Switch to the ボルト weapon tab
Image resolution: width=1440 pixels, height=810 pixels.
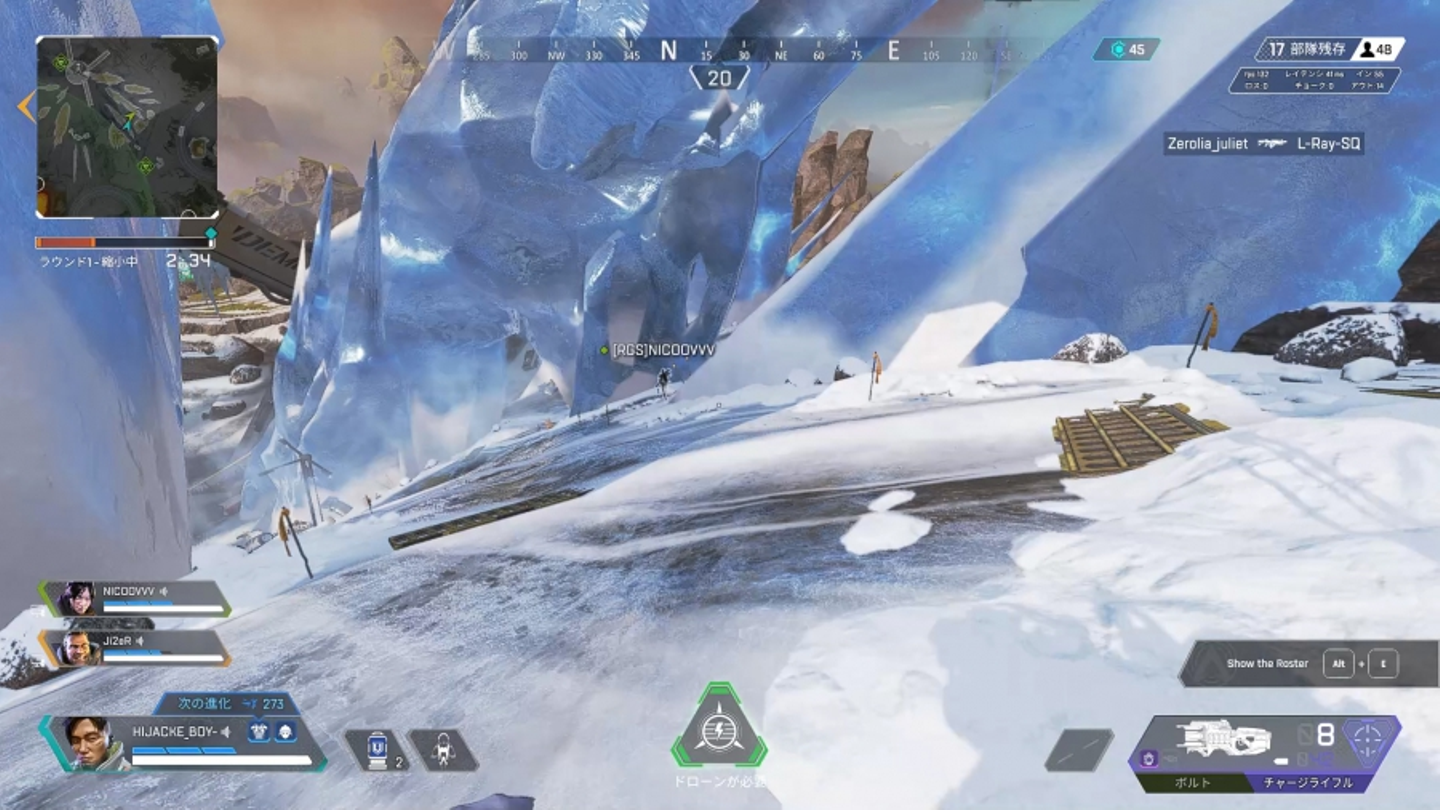[1194, 783]
